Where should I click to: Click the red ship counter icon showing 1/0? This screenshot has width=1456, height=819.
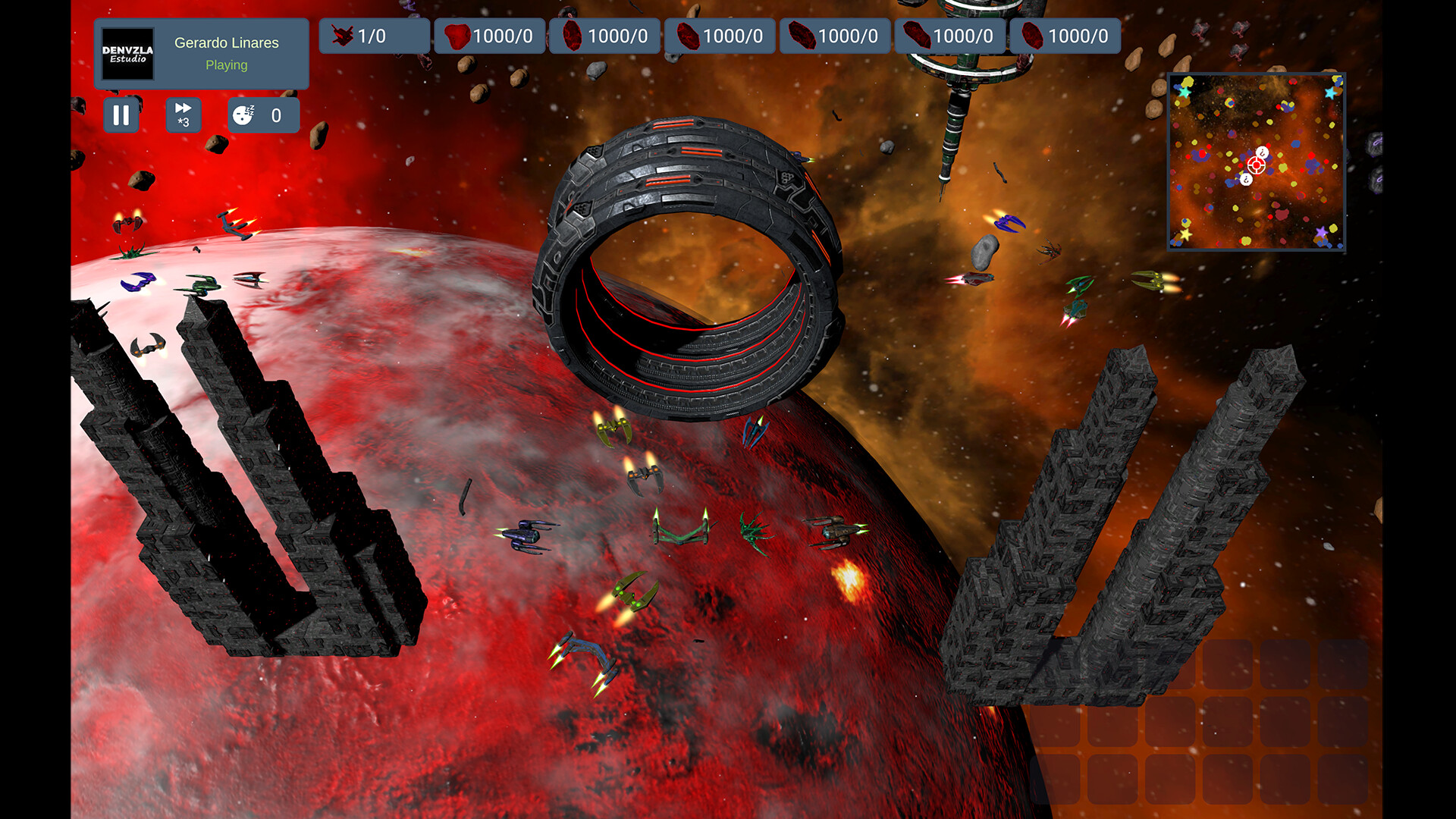coord(344,35)
